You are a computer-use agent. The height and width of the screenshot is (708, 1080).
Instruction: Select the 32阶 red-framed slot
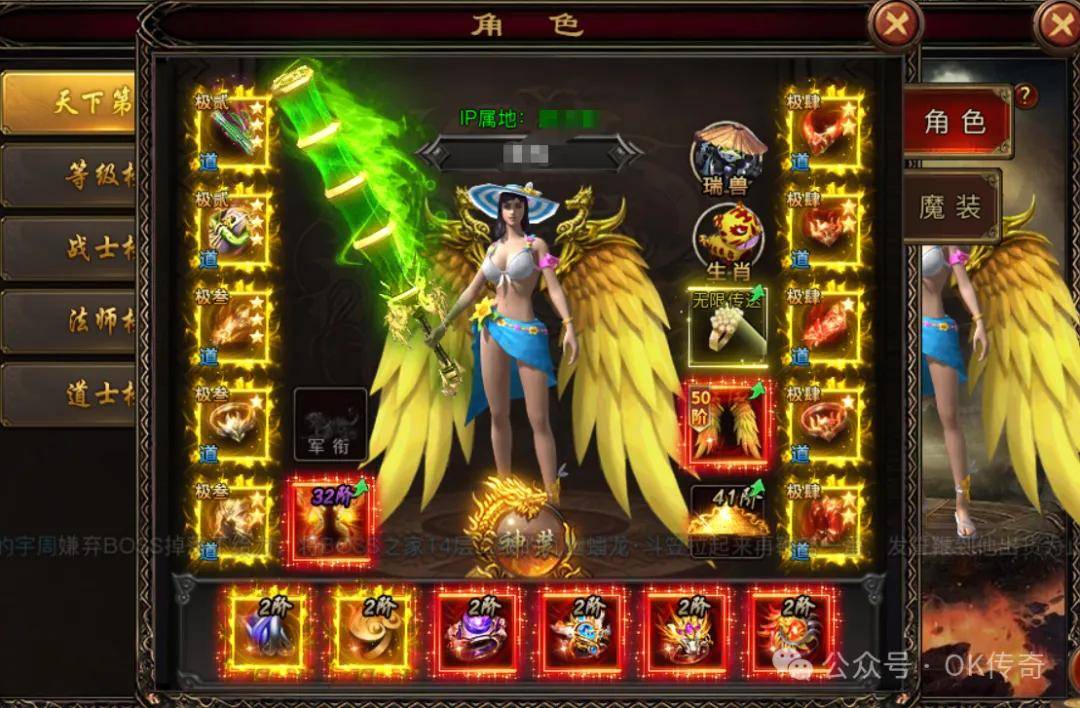(x=329, y=520)
